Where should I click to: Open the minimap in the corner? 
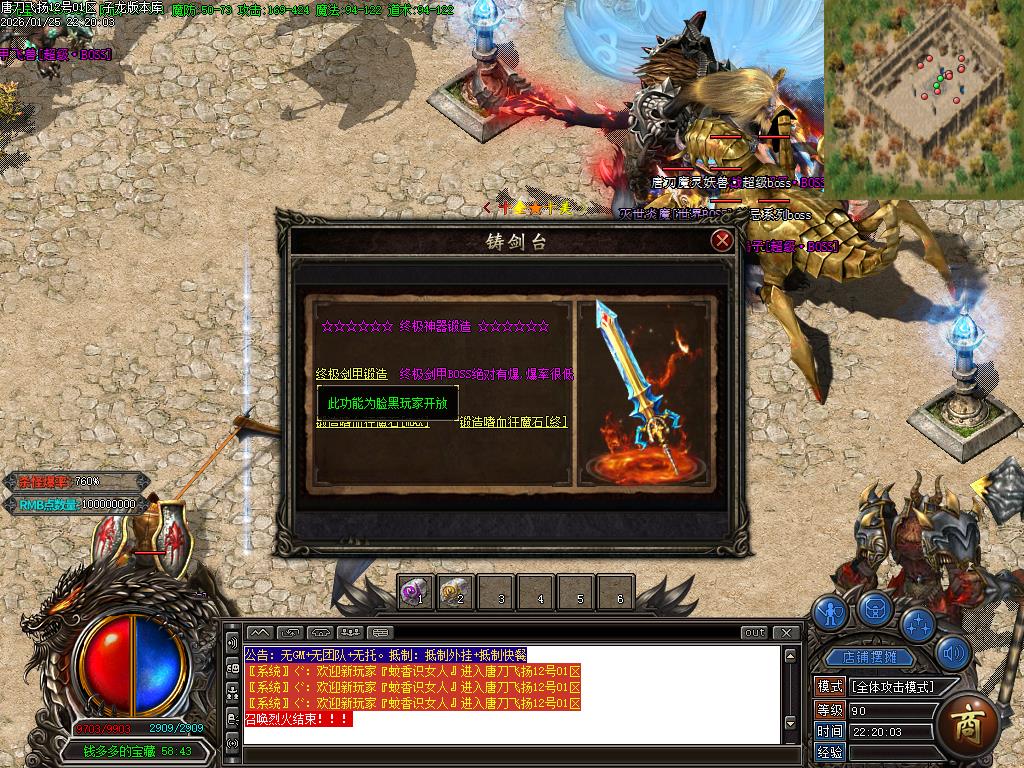[923, 98]
